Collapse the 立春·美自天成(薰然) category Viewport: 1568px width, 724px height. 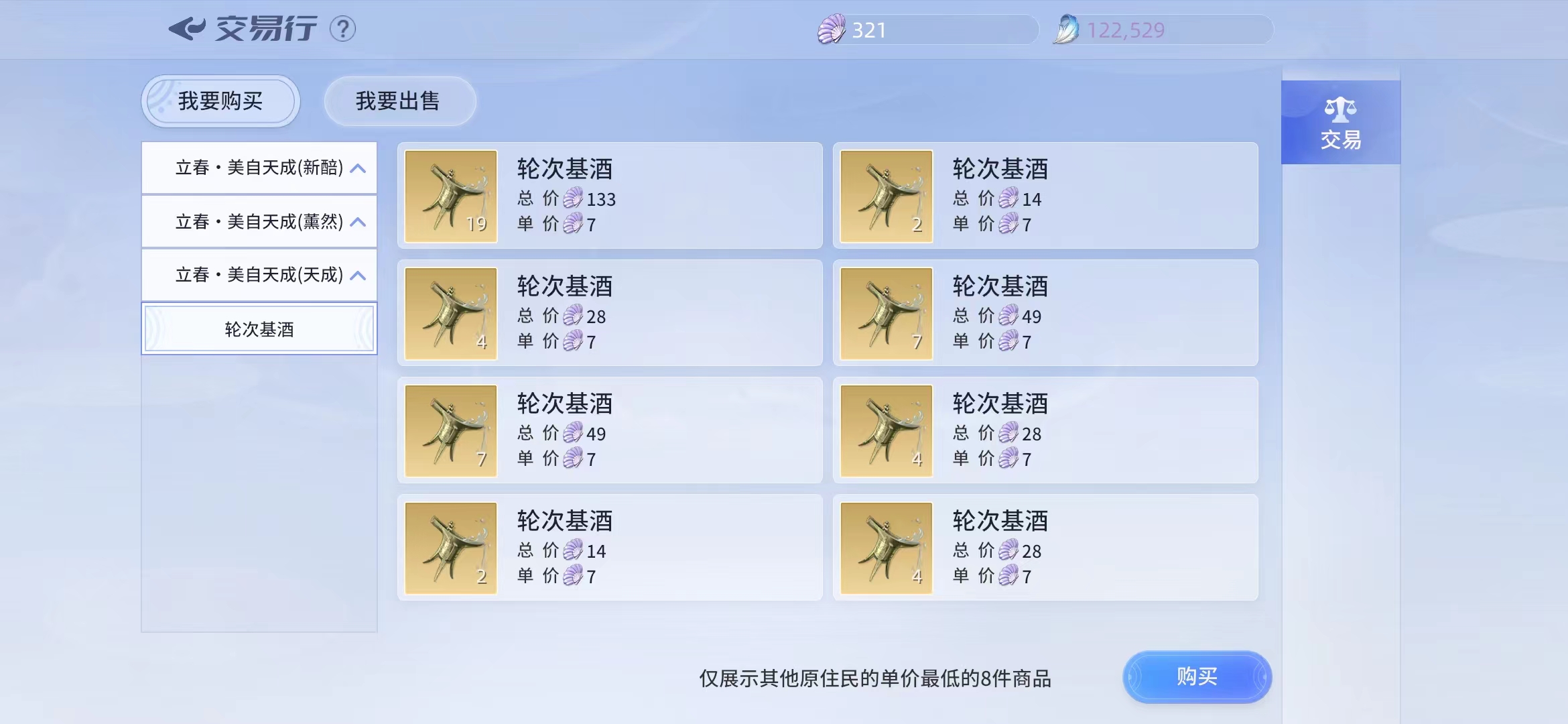pyautogui.click(x=259, y=221)
